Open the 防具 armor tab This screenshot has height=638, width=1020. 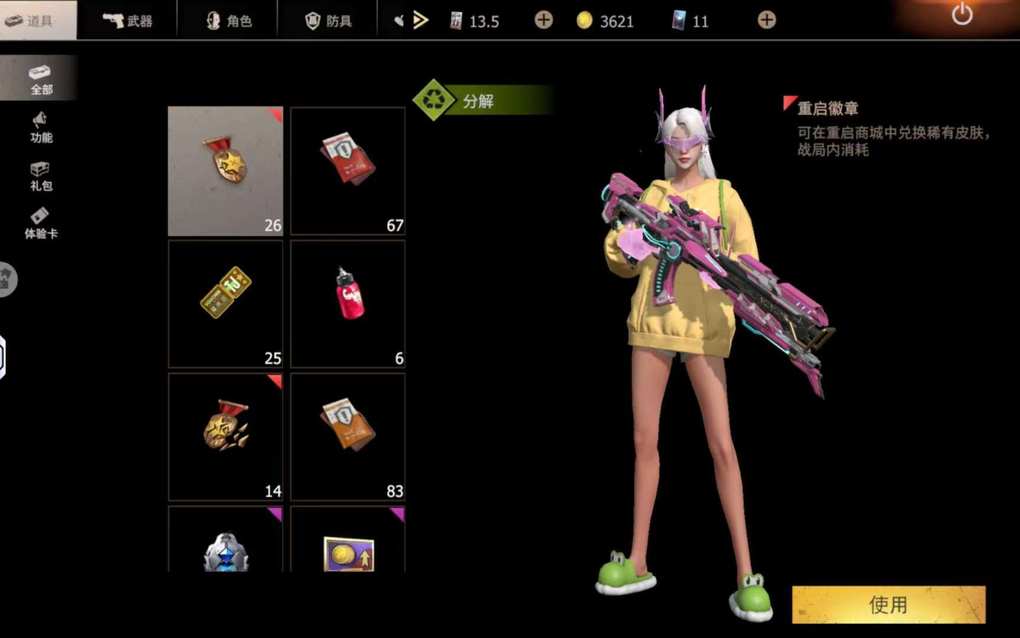pyautogui.click(x=328, y=20)
